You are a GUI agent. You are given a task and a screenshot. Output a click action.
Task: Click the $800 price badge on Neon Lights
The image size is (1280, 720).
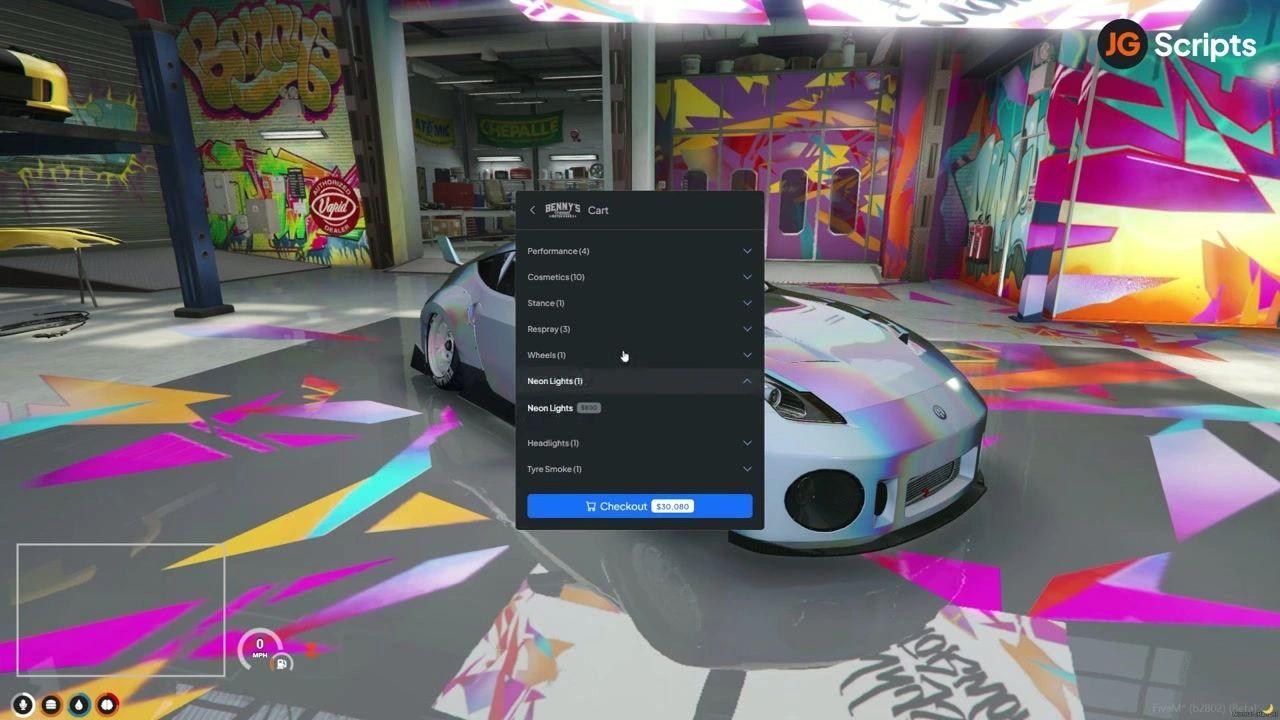pyautogui.click(x=588, y=408)
